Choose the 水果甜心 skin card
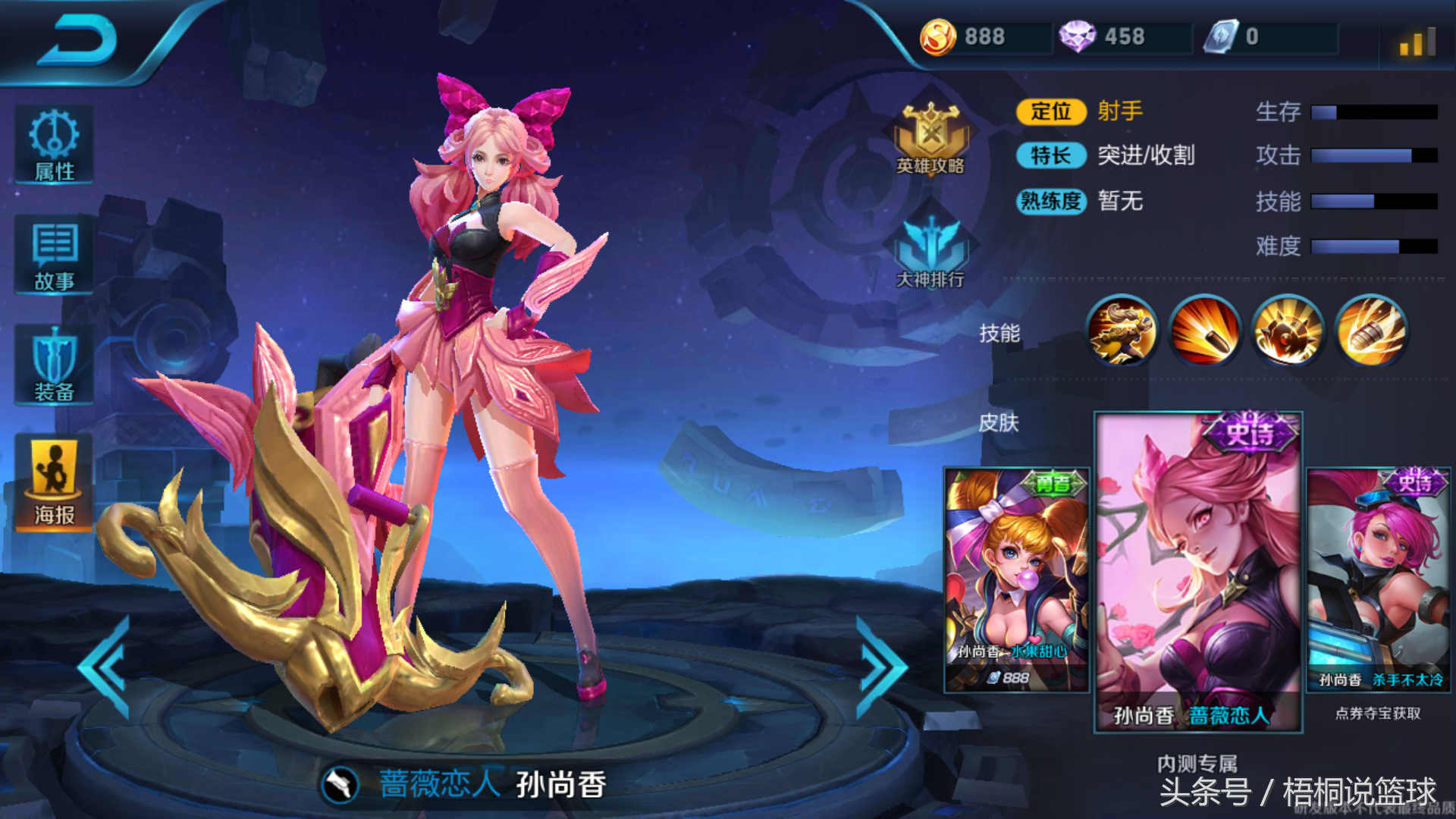The width and height of the screenshot is (1456, 819). tap(1016, 580)
